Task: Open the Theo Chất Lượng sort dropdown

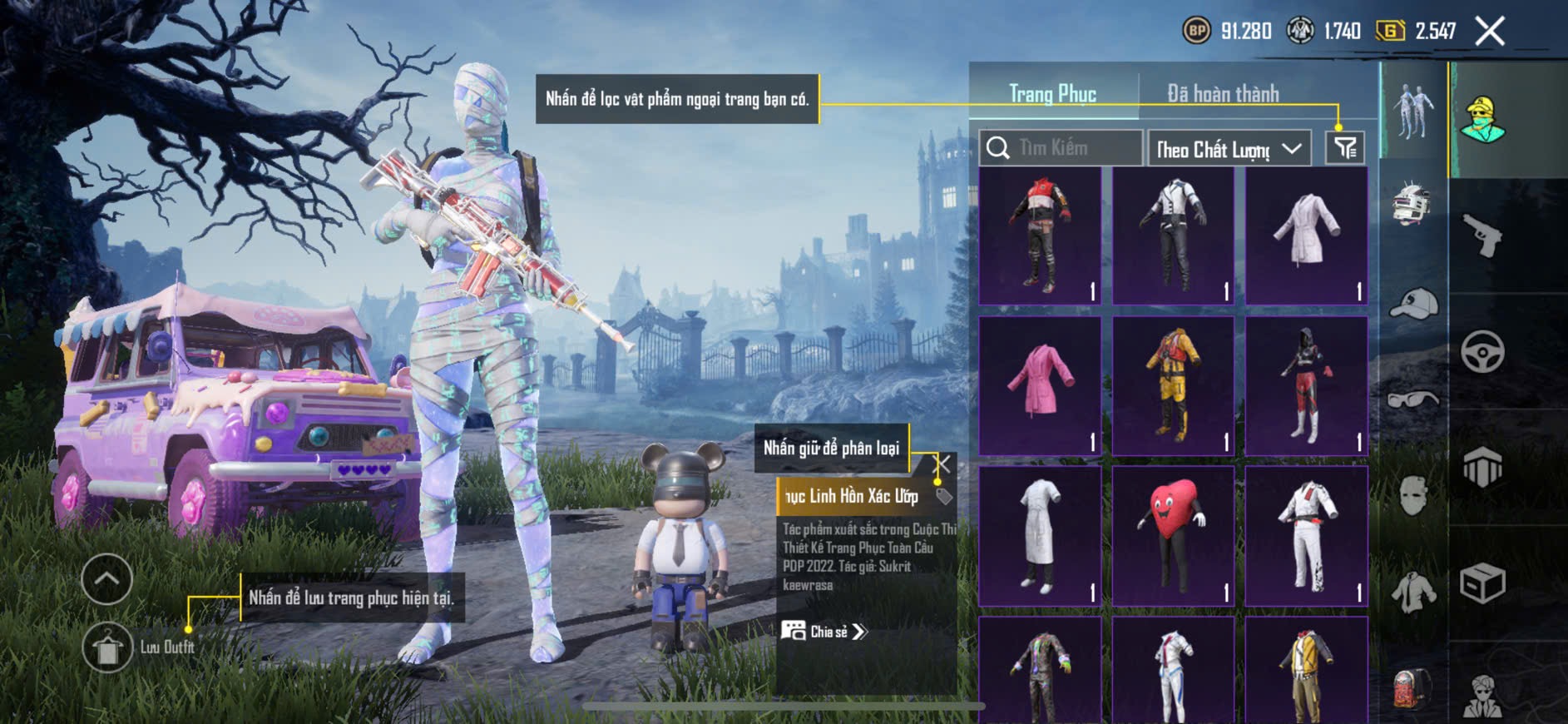Action: click(1228, 149)
